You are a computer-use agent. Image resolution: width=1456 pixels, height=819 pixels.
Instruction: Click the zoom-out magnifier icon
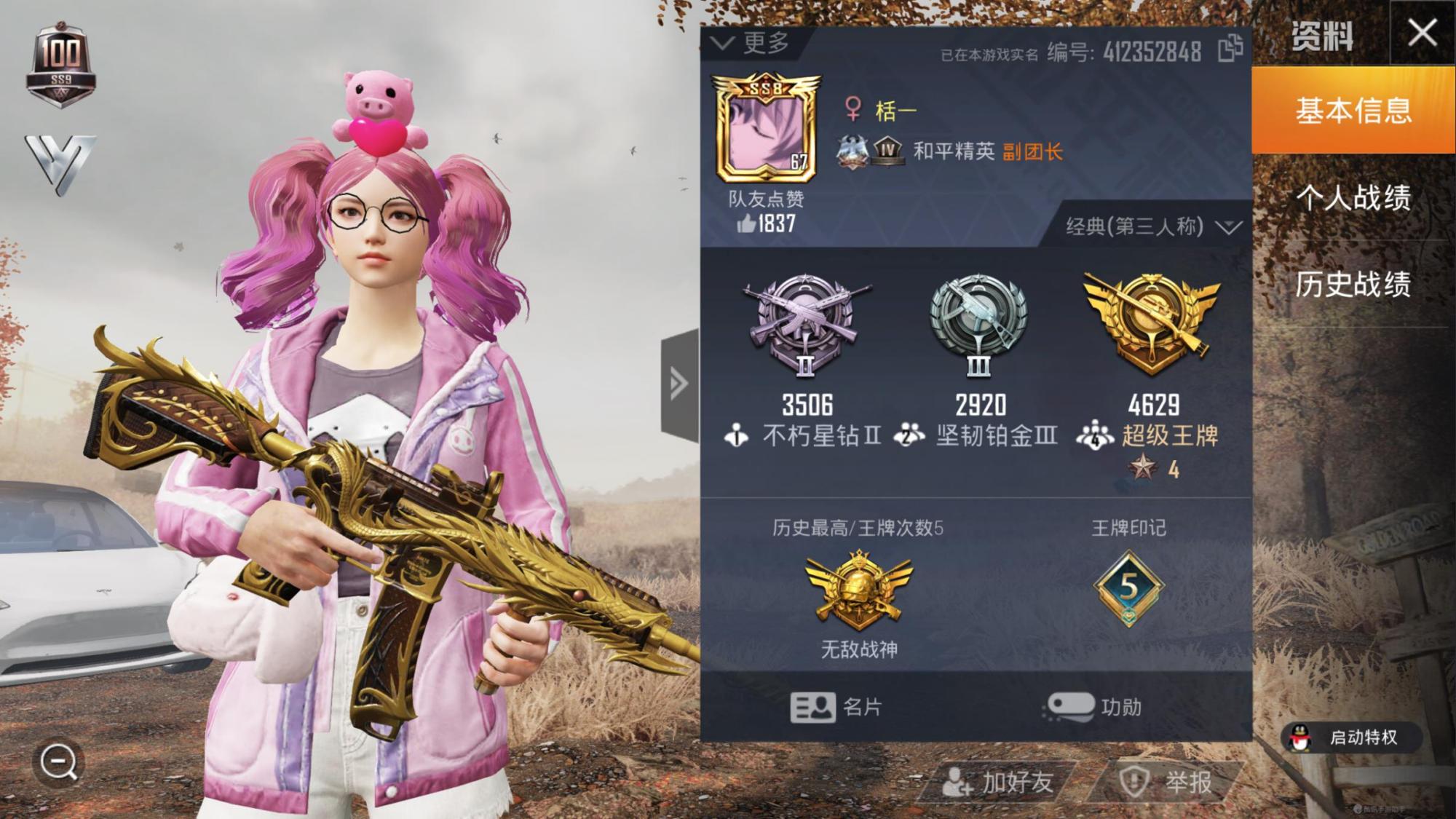[58, 763]
